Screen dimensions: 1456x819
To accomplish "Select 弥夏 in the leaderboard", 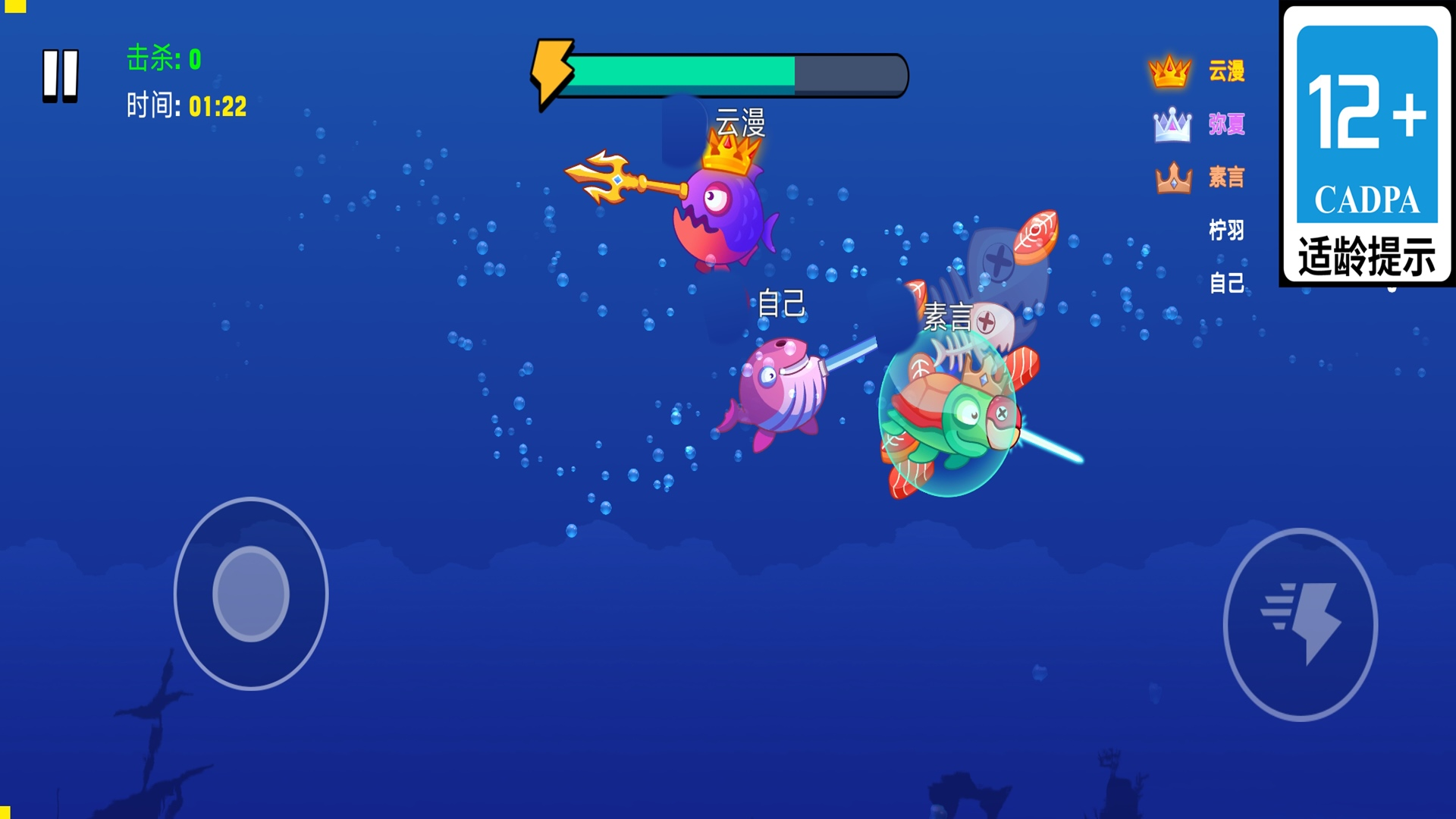I will pyautogui.click(x=1226, y=124).
